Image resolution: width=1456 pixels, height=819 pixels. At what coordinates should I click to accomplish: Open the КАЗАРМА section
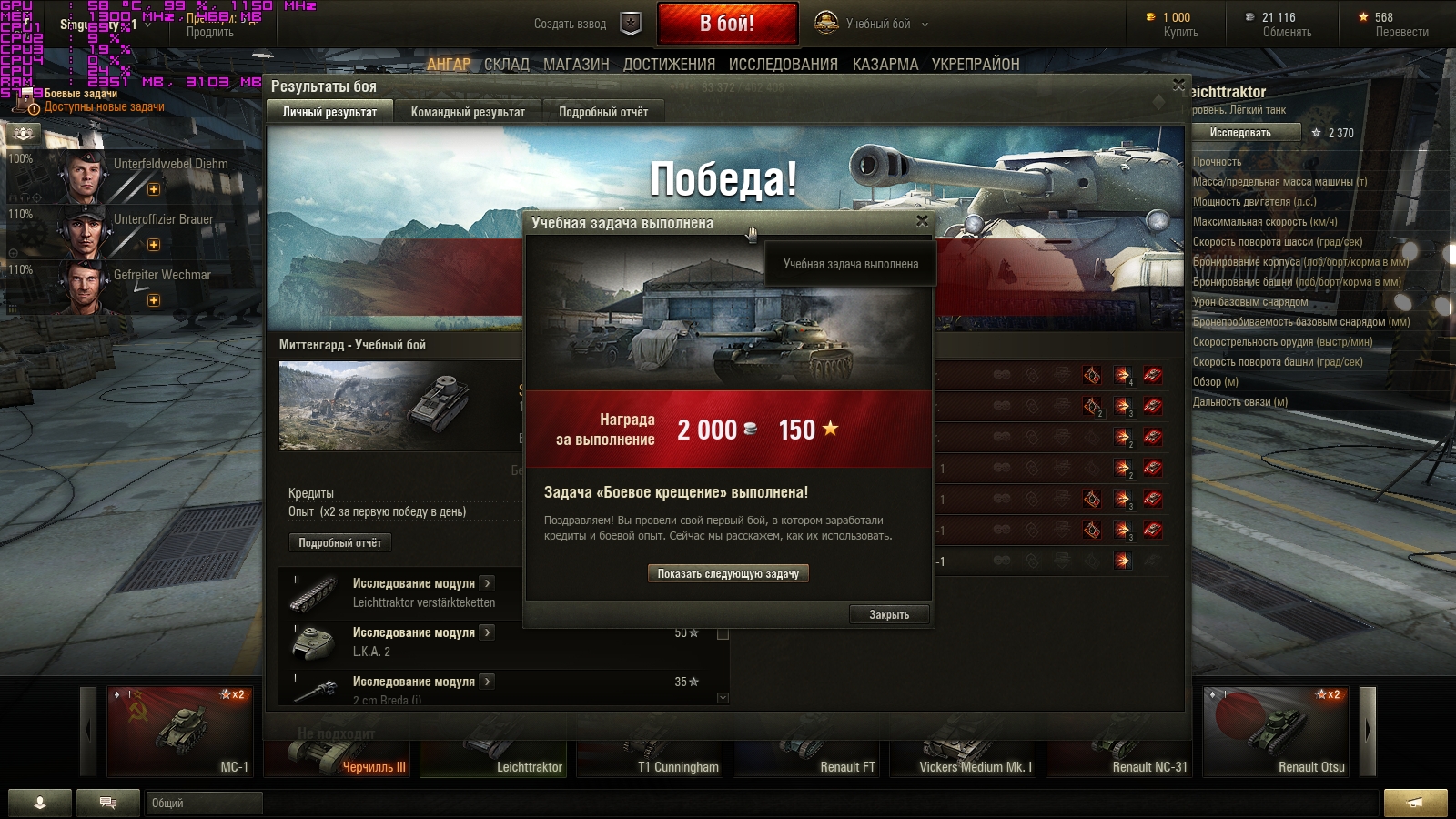tap(885, 65)
